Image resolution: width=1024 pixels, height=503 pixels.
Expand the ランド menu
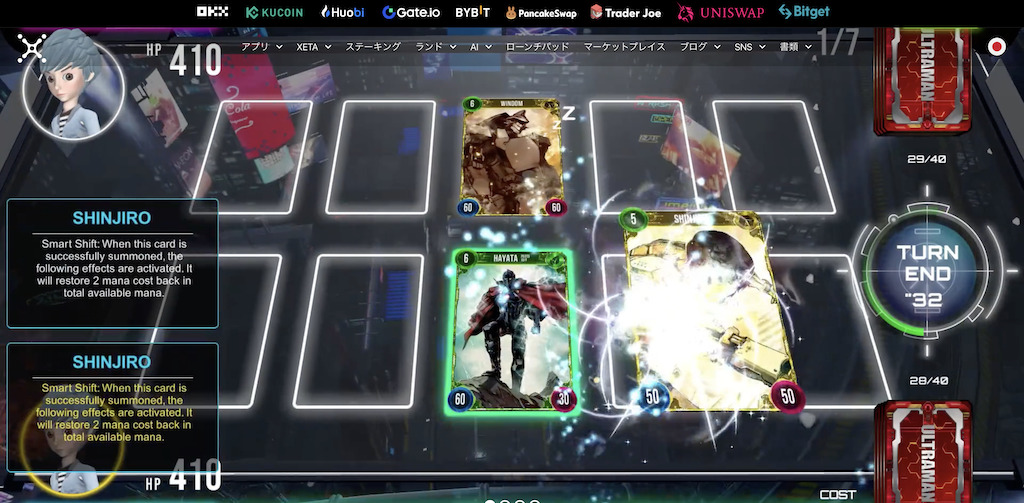tap(435, 47)
